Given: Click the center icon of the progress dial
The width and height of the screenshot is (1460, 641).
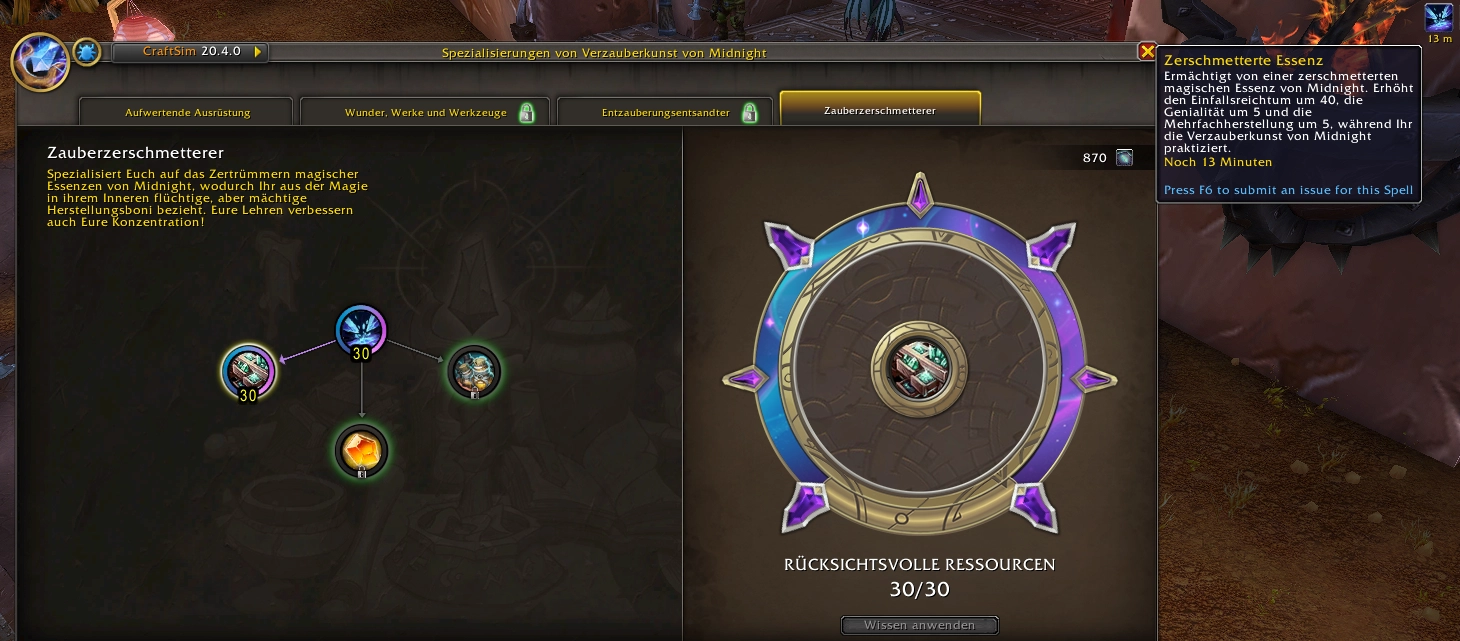Looking at the screenshot, I should coord(918,364).
